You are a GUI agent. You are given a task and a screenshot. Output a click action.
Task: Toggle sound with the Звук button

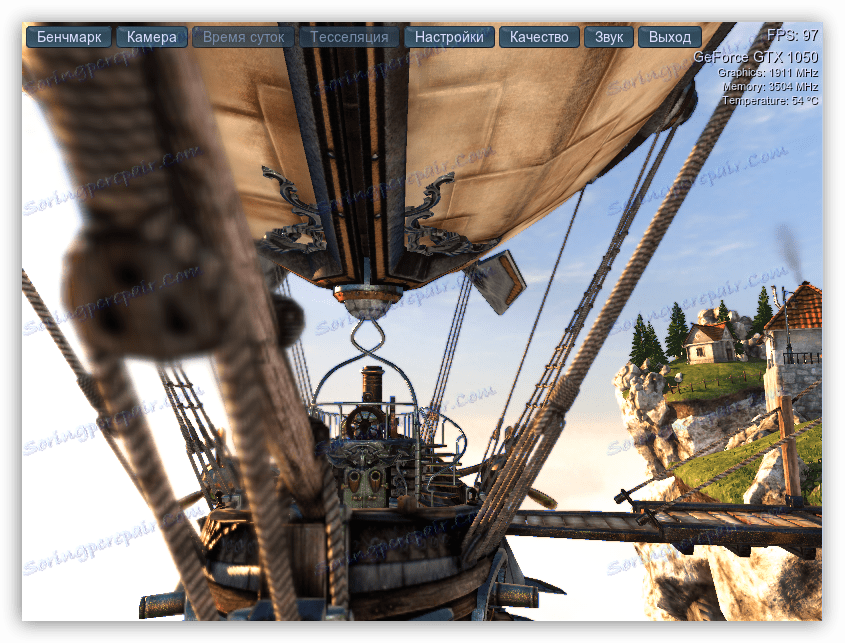point(608,37)
